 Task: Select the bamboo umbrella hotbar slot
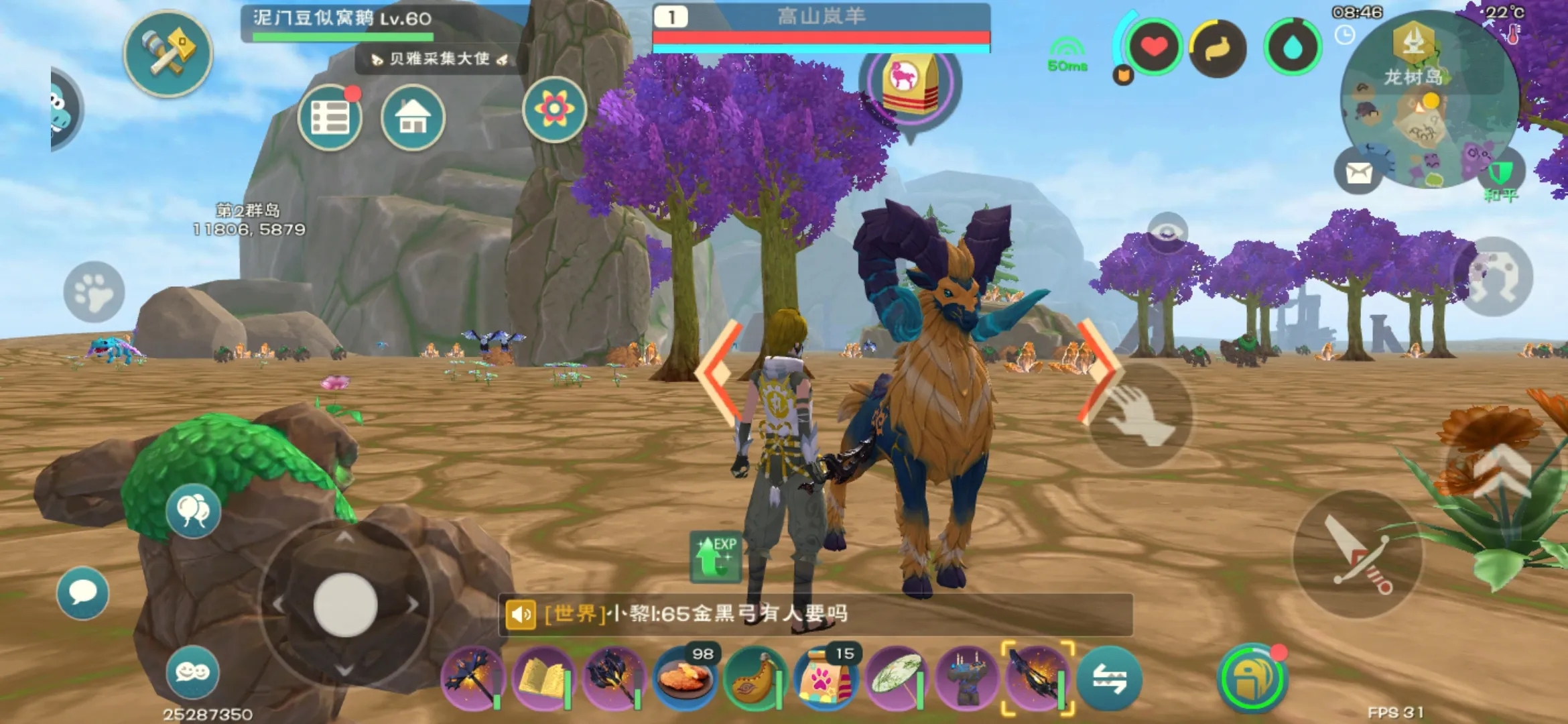click(x=896, y=678)
